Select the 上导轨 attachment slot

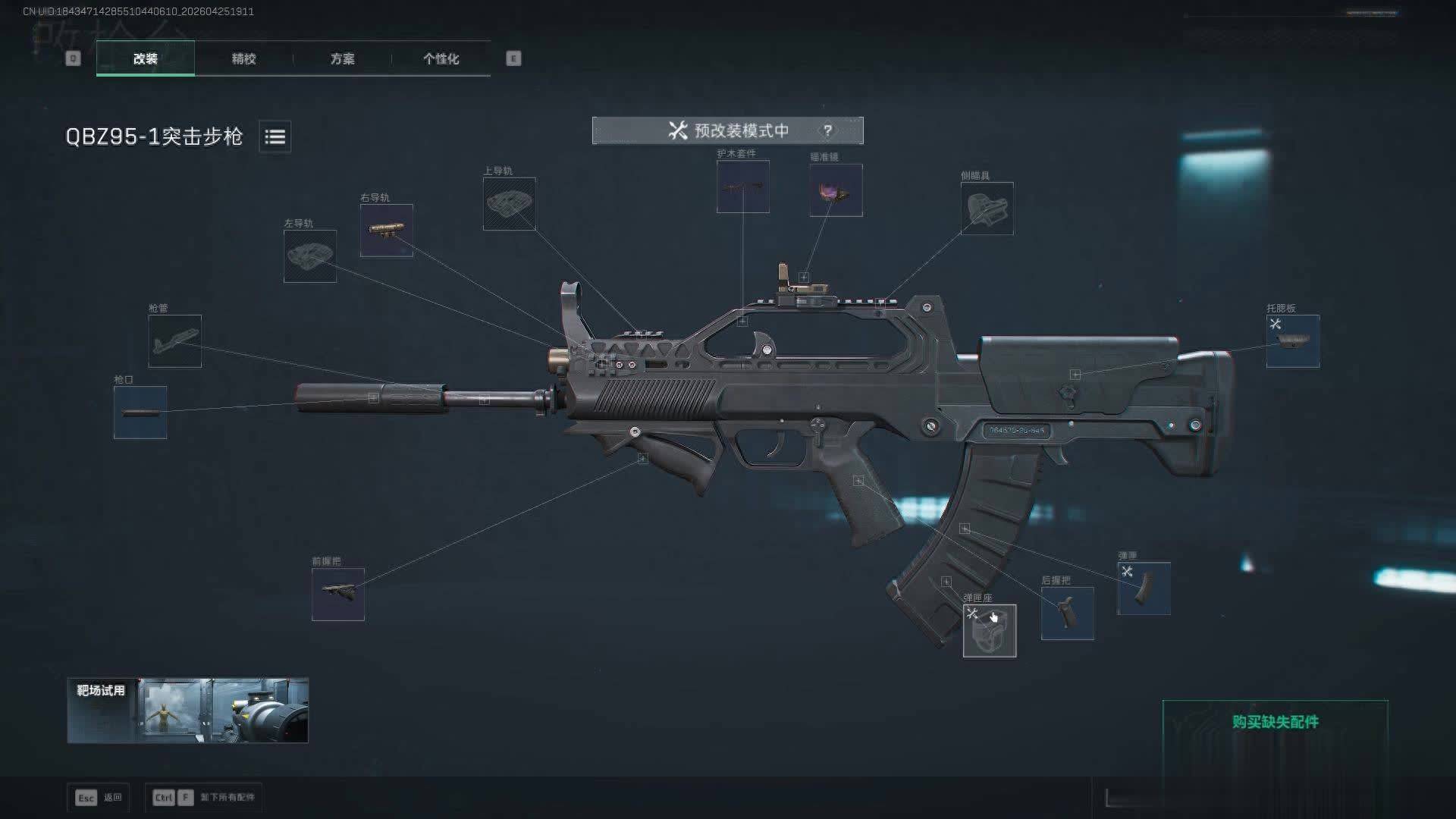coord(509,204)
